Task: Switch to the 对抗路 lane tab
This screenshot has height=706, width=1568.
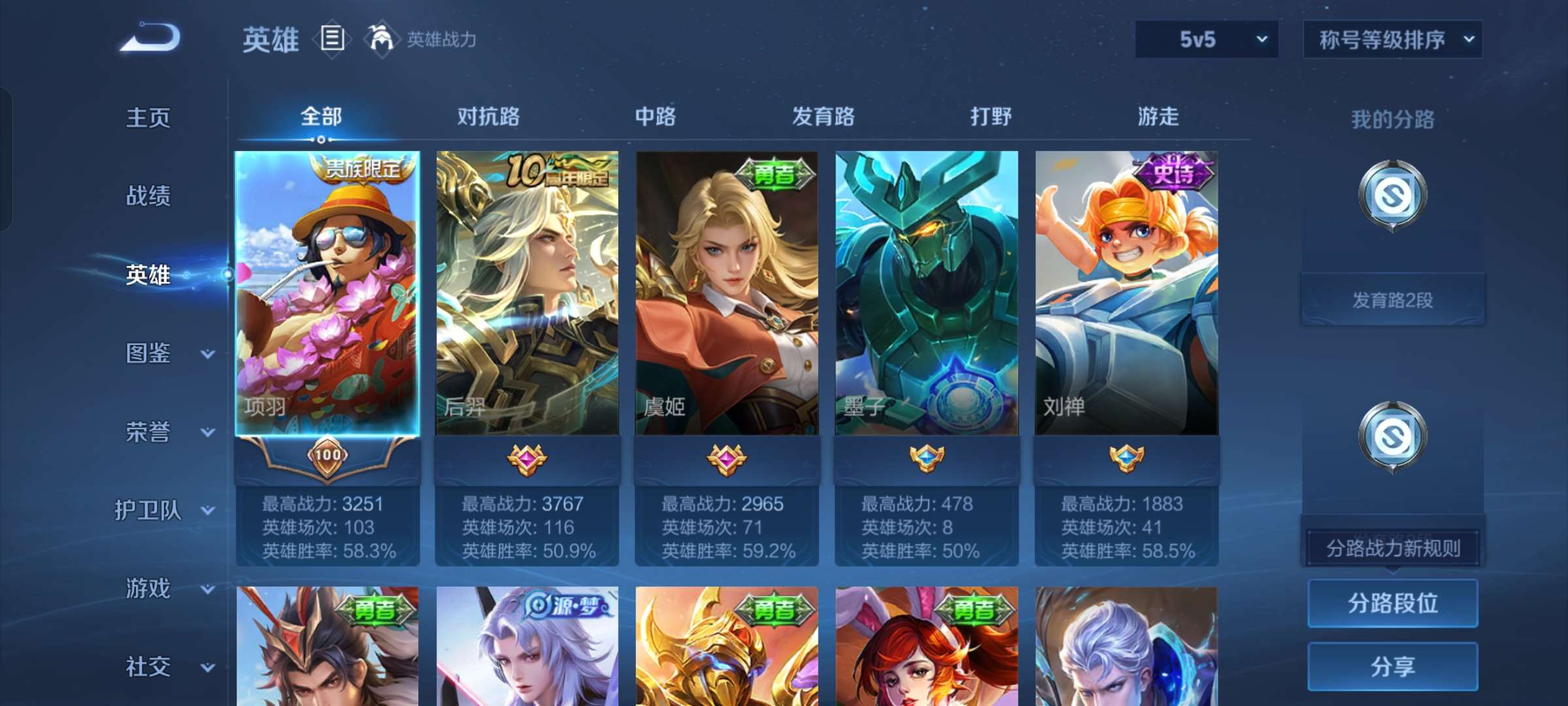Action: click(x=488, y=116)
